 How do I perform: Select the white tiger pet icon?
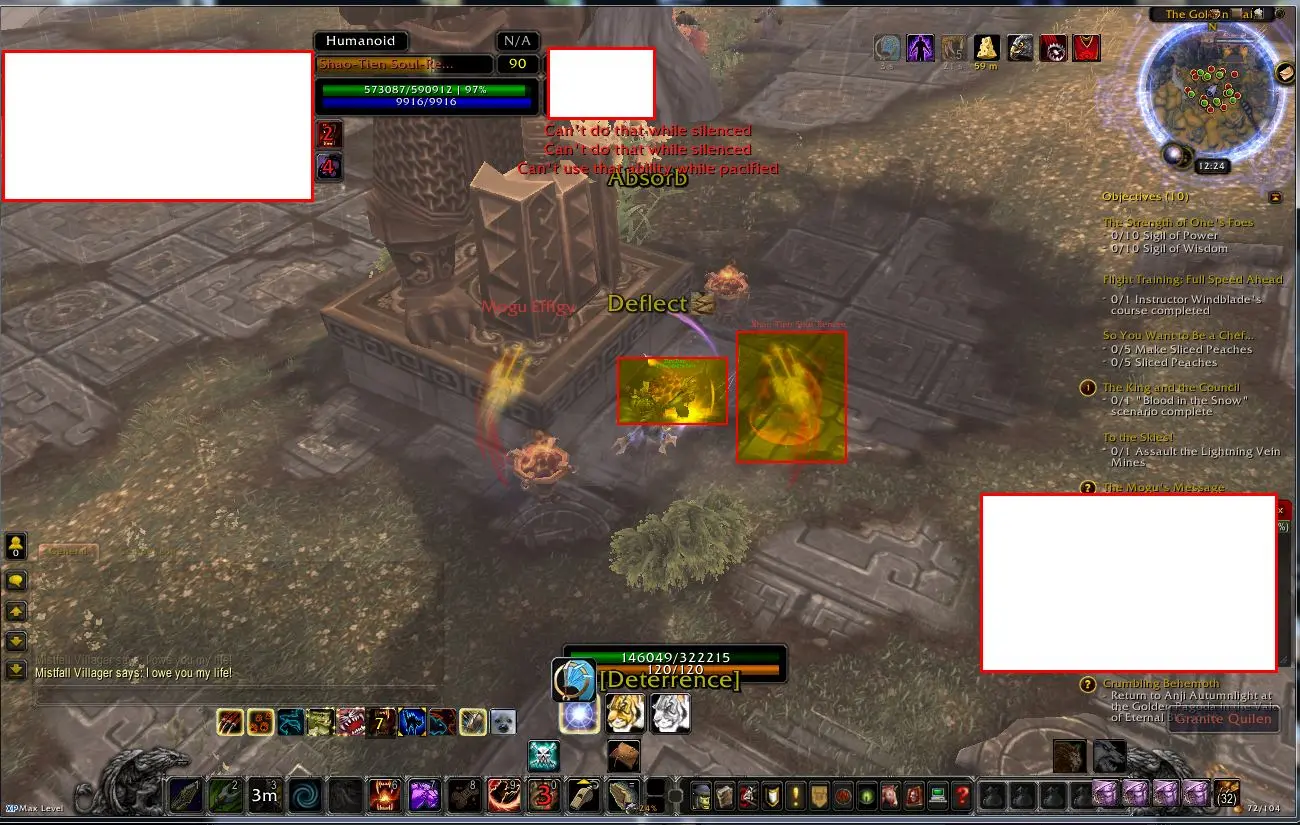(670, 713)
